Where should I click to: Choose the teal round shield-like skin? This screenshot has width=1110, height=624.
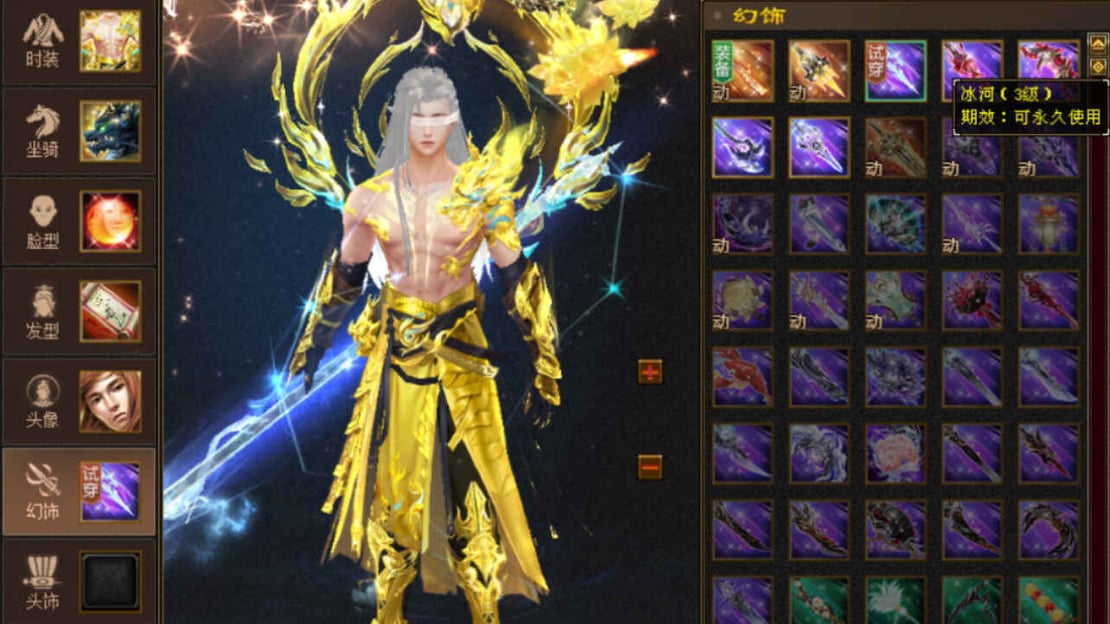point(895,223)
